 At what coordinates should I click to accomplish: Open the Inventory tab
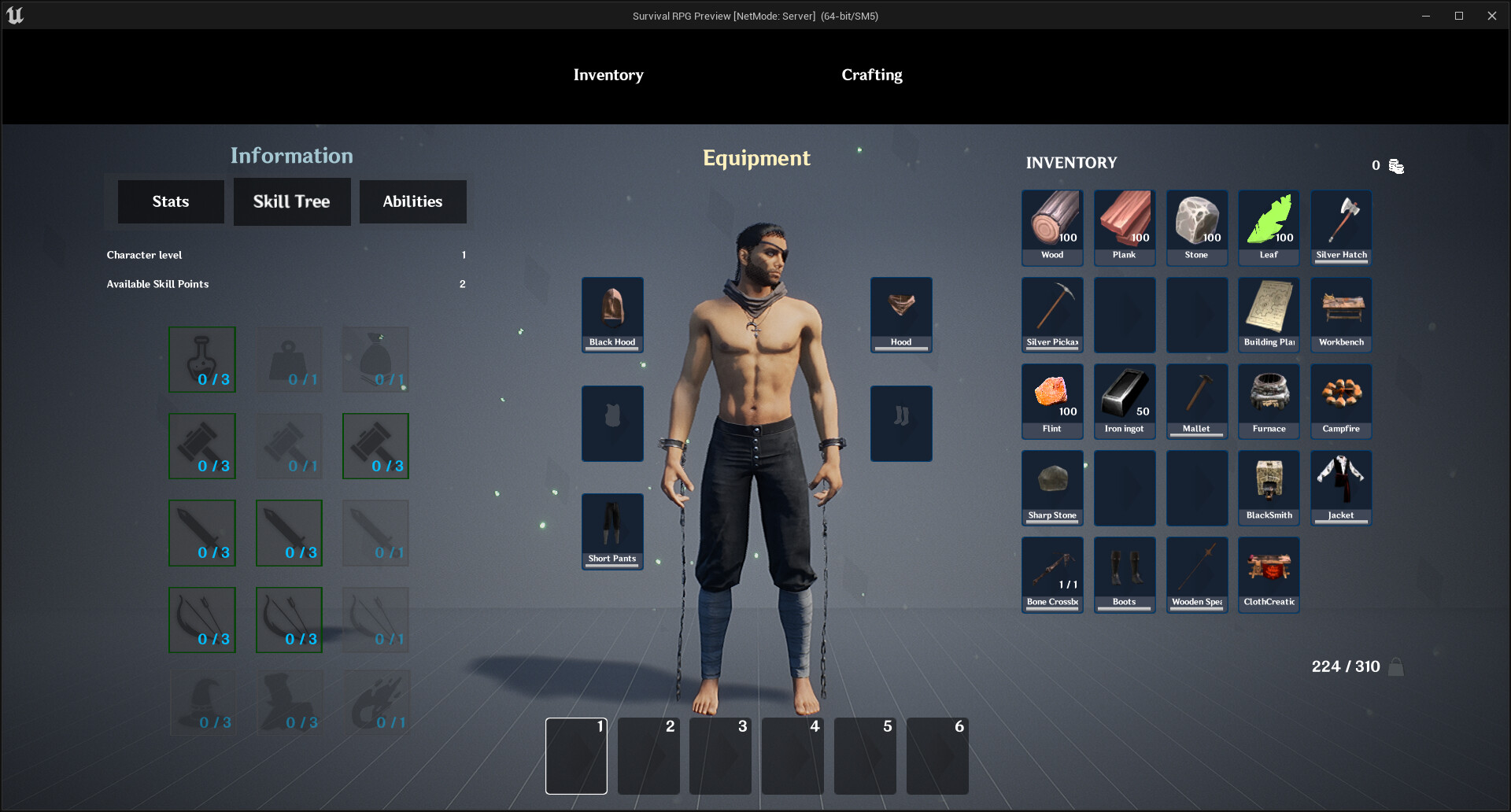click(608, 75)
